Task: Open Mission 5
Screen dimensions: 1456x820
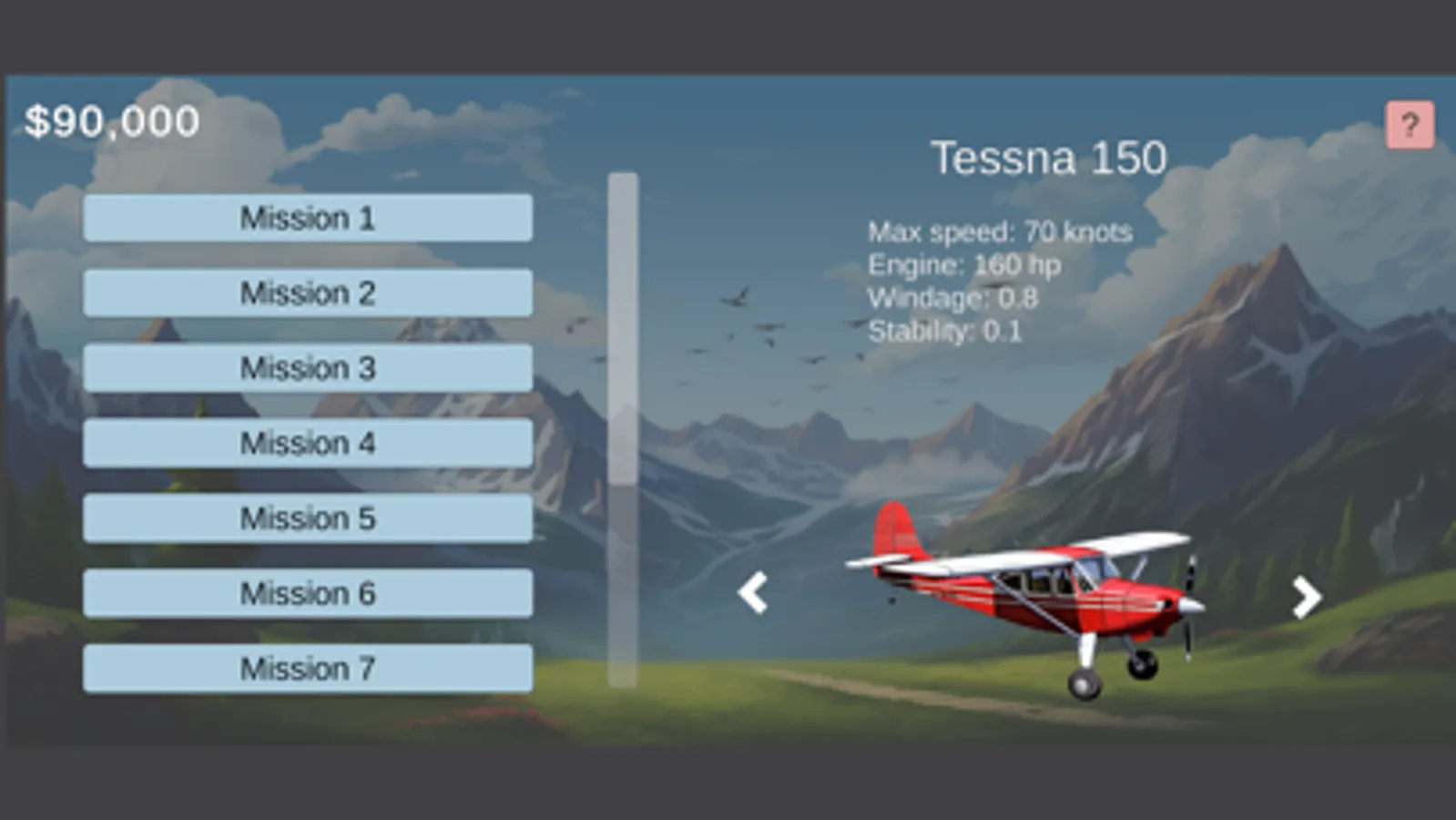Action: tap(306, 518)
